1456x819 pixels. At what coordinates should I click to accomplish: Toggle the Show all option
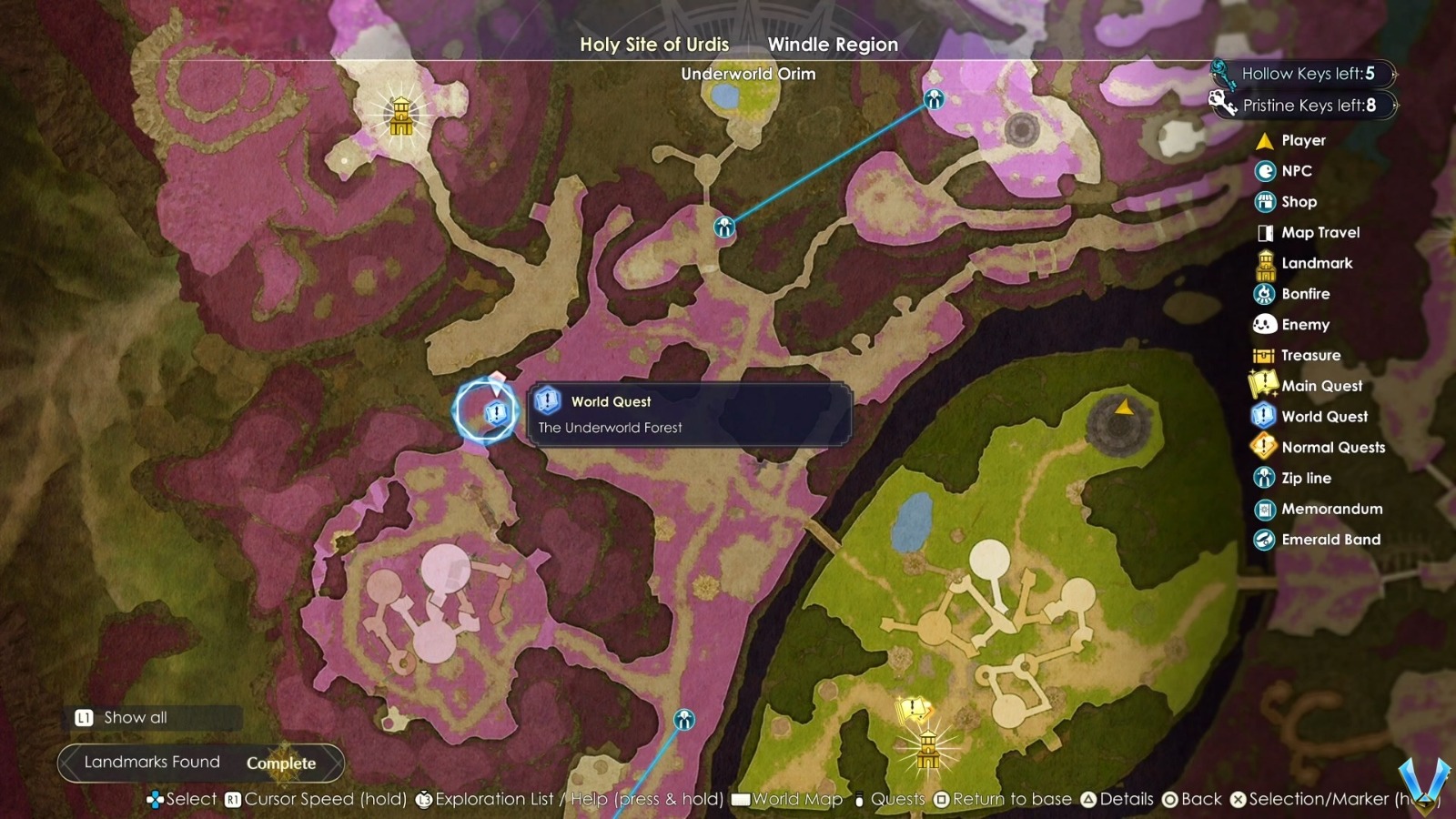[x=135, y=717]
